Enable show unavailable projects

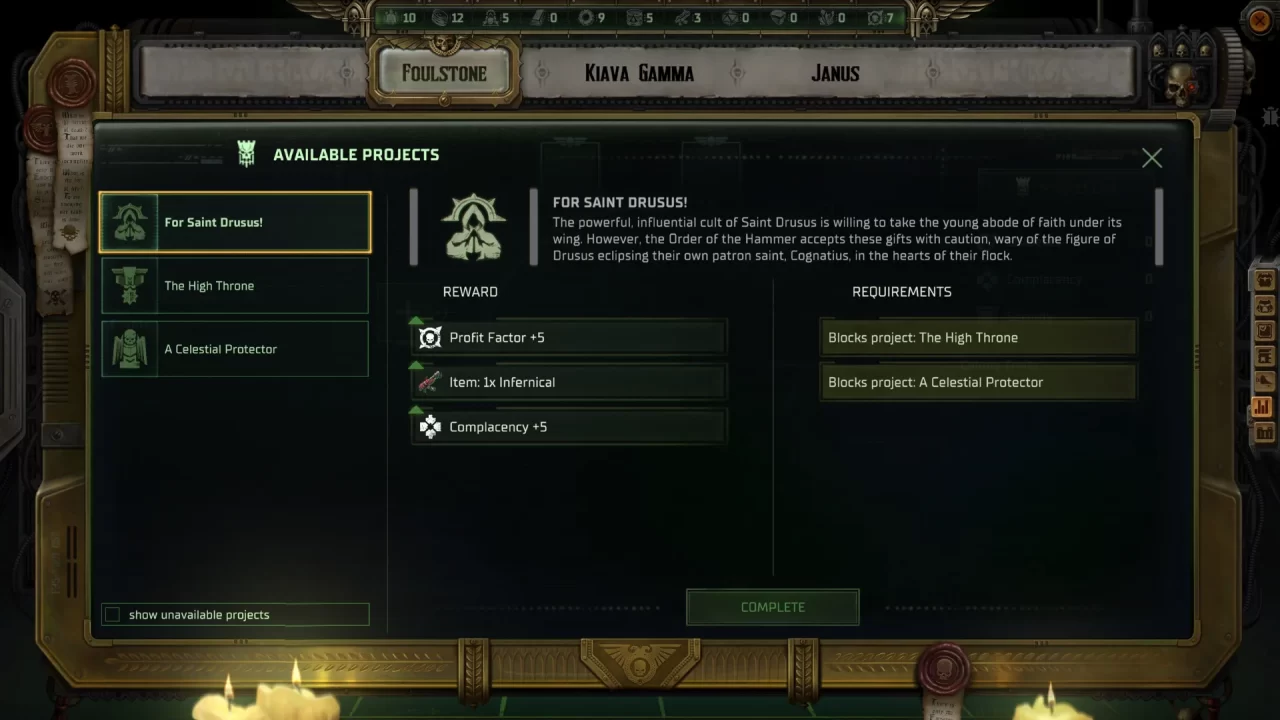tap(112, 614)
